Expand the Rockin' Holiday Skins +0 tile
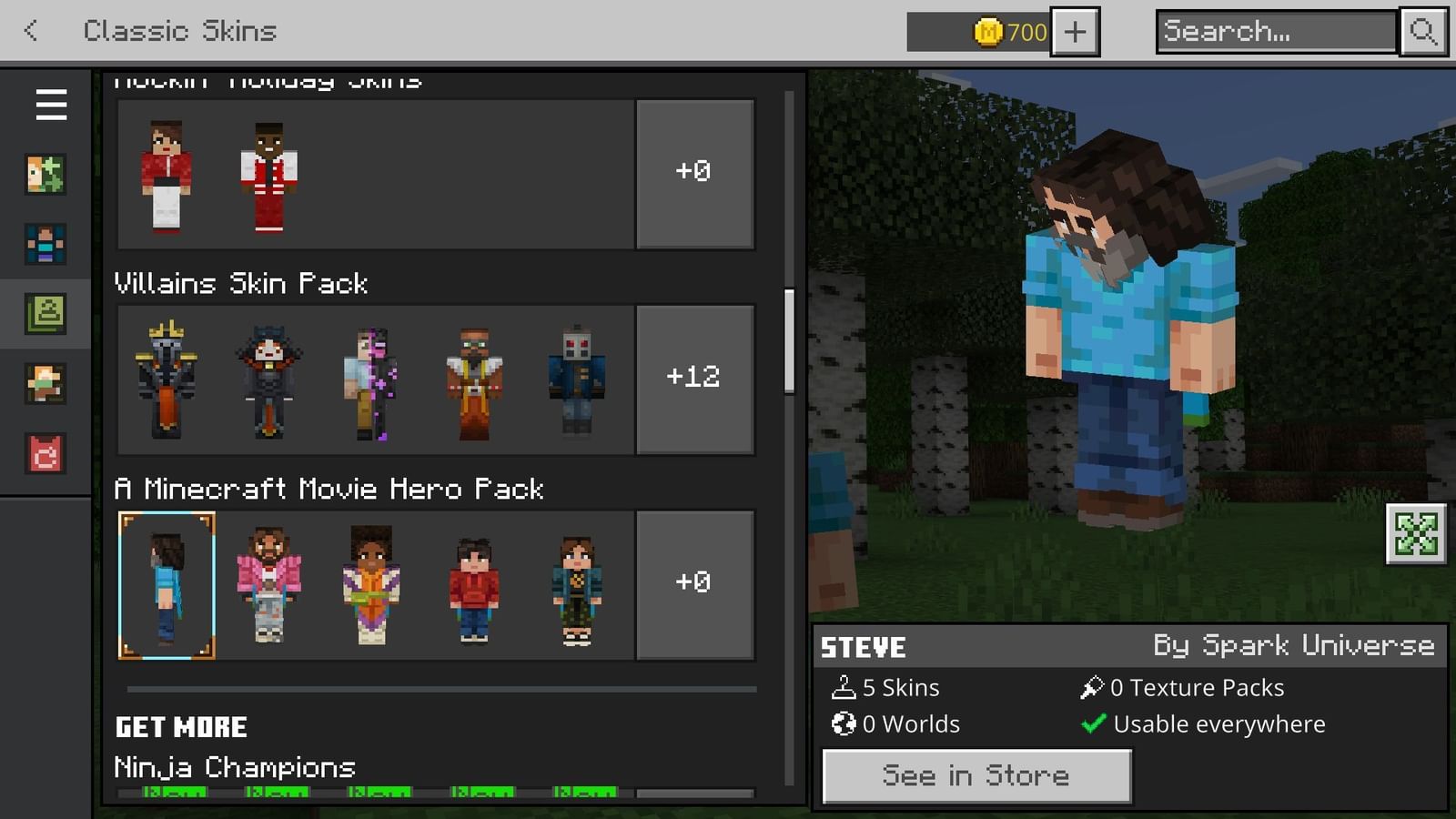This screenshot has width=1456, height=819. 694,173
